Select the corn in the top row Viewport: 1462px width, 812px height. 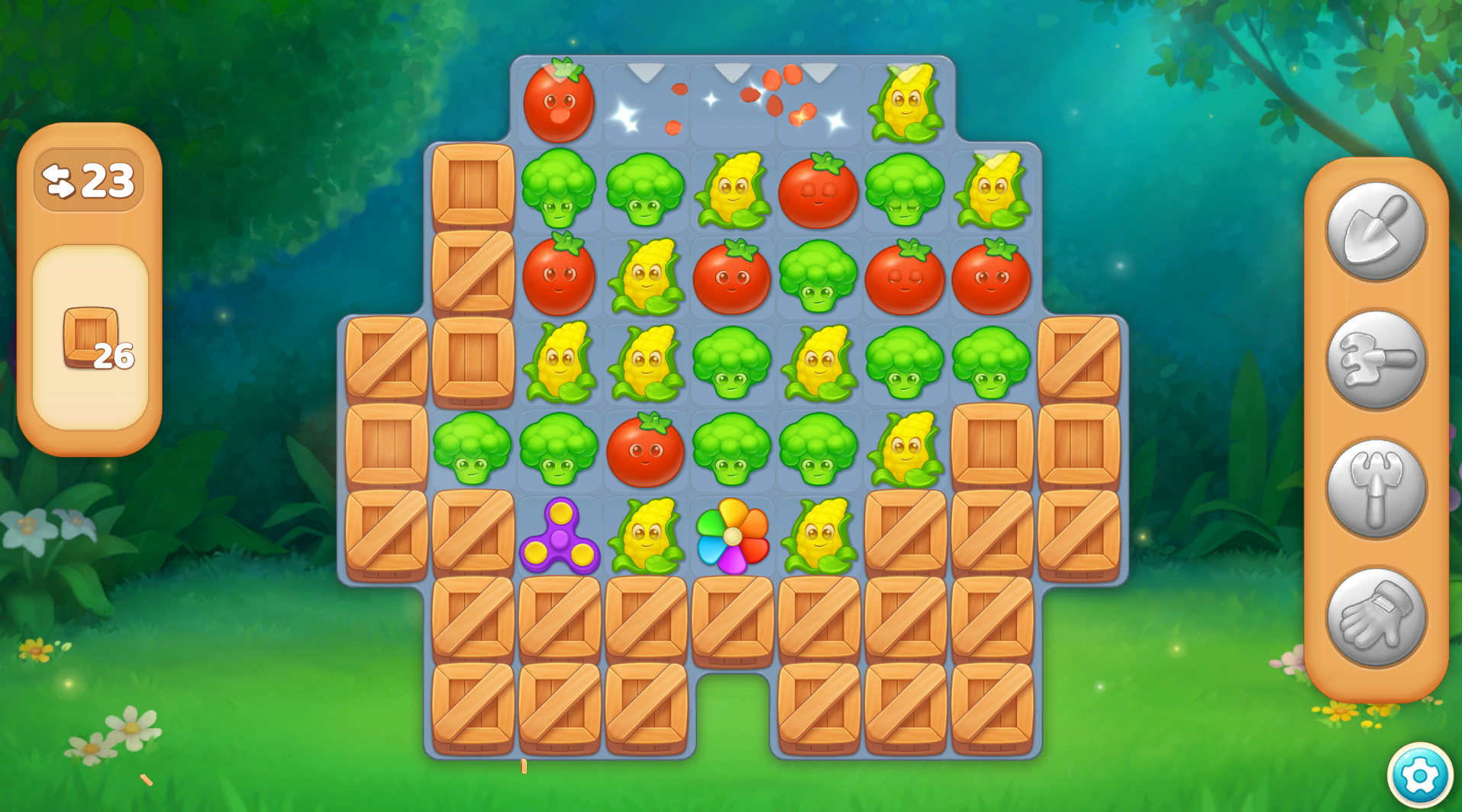click(906, 104)
